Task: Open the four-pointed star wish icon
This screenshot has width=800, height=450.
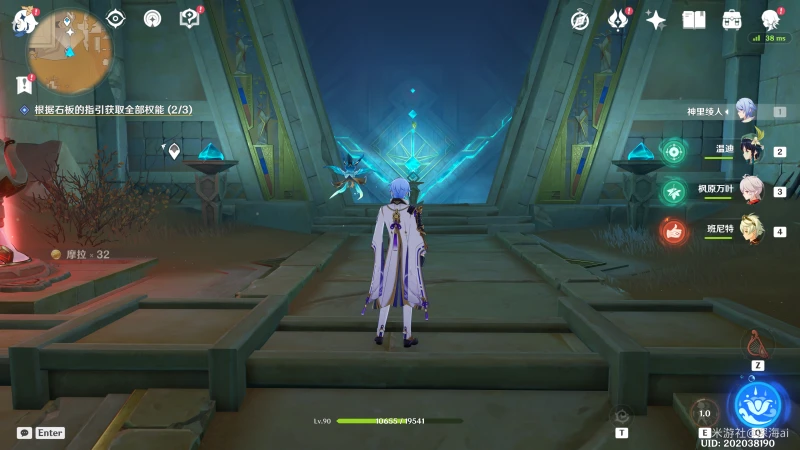Action: tap(656, 19)
